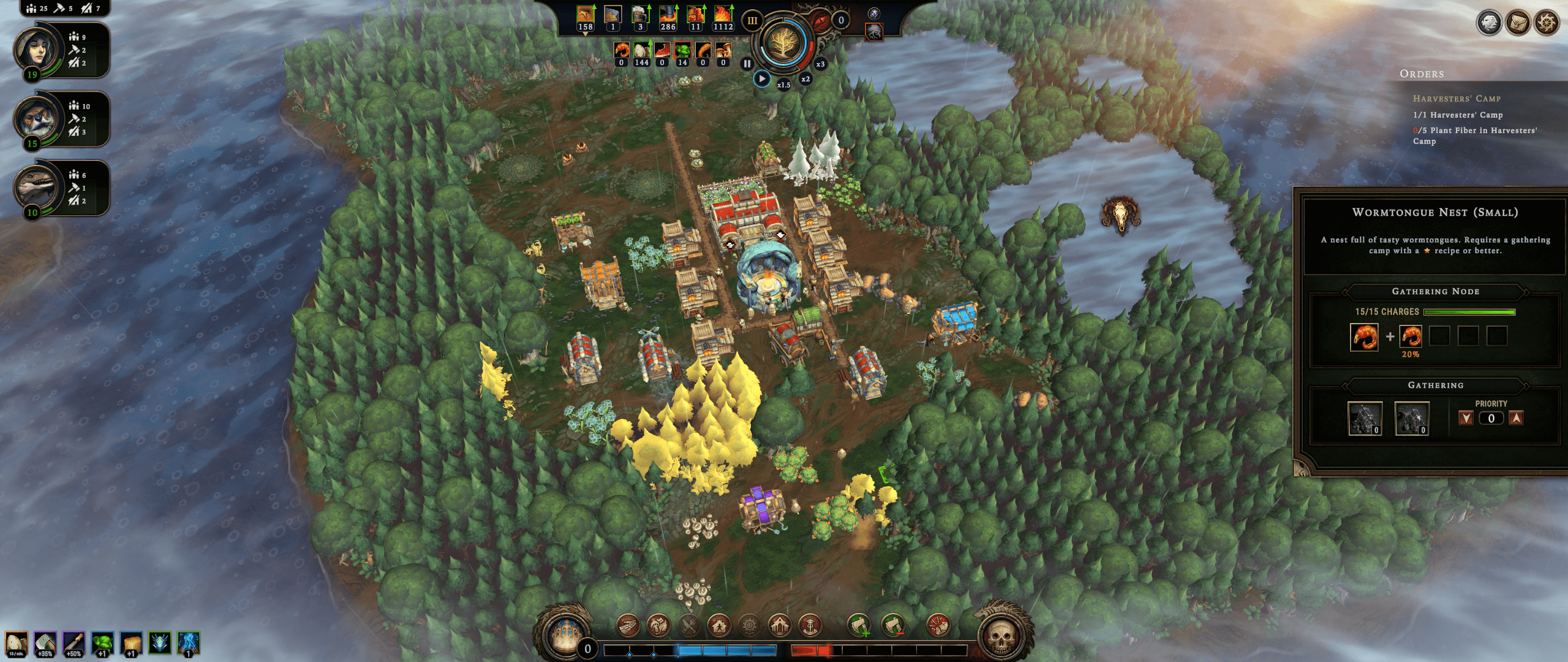Pause the game speed
Image resolution: width=1568 pixels, height=662 pixels.
point(747,63)
